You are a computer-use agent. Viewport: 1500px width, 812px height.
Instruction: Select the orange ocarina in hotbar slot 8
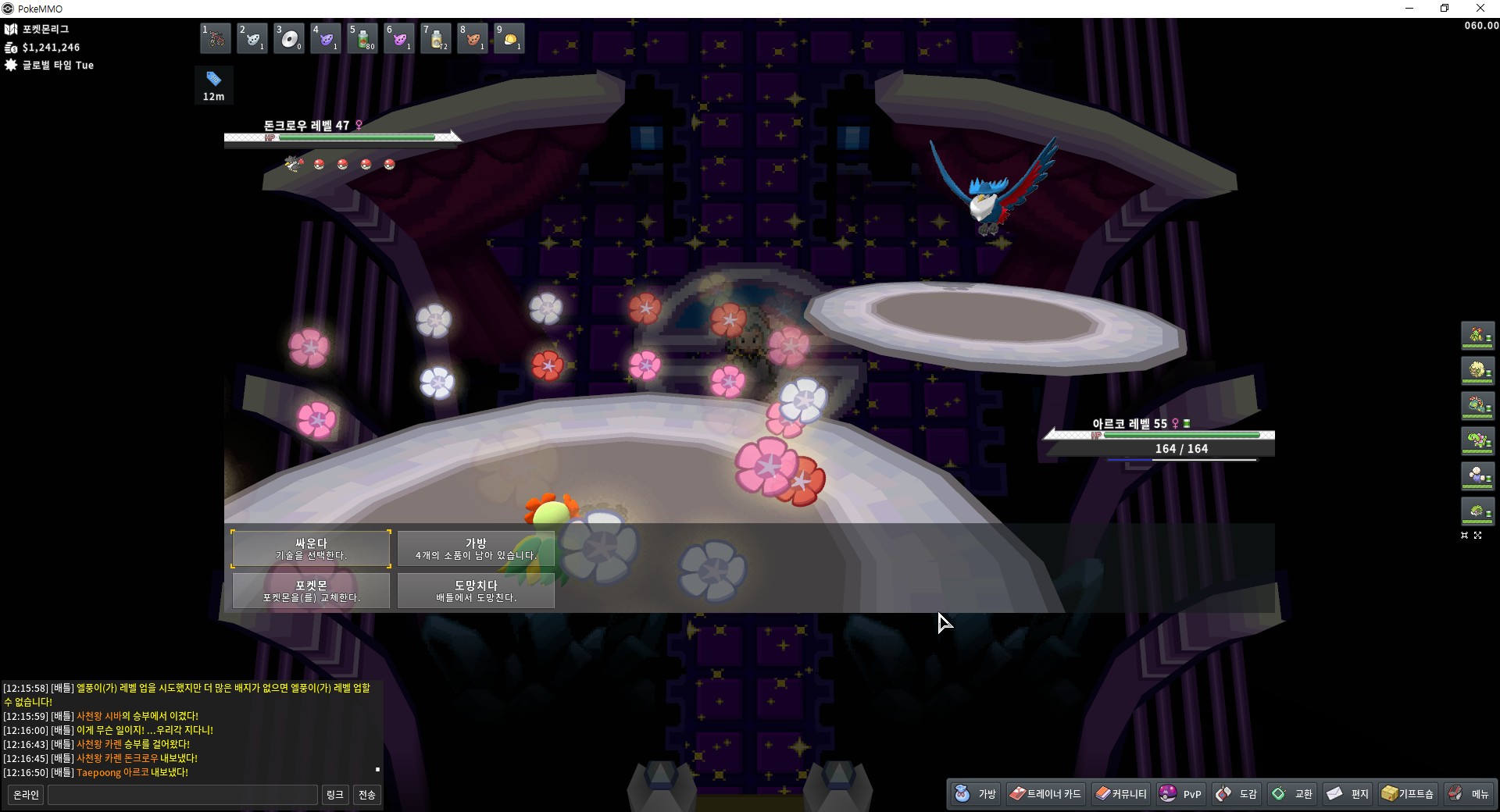coord(473,38)
